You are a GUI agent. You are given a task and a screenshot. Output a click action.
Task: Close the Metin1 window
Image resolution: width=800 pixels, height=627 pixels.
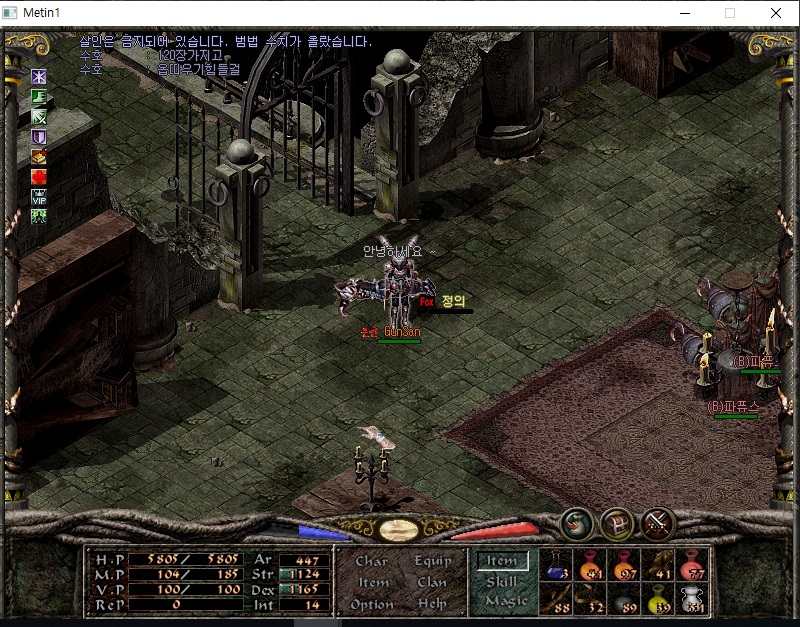pyautogui.click(x=776, y=13)
